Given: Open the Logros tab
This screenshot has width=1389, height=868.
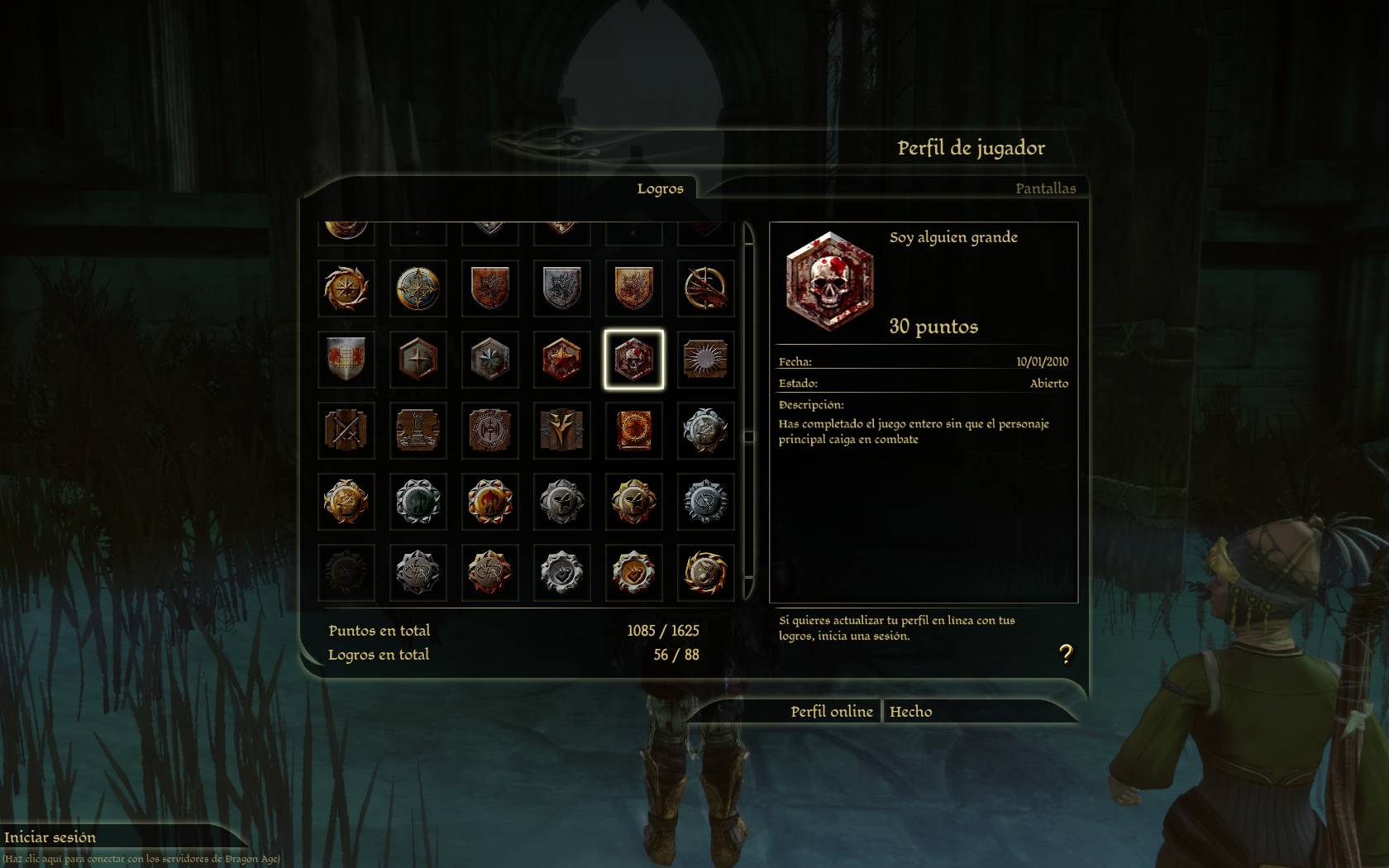Looking at the screenshot, I should pos(660,188).
